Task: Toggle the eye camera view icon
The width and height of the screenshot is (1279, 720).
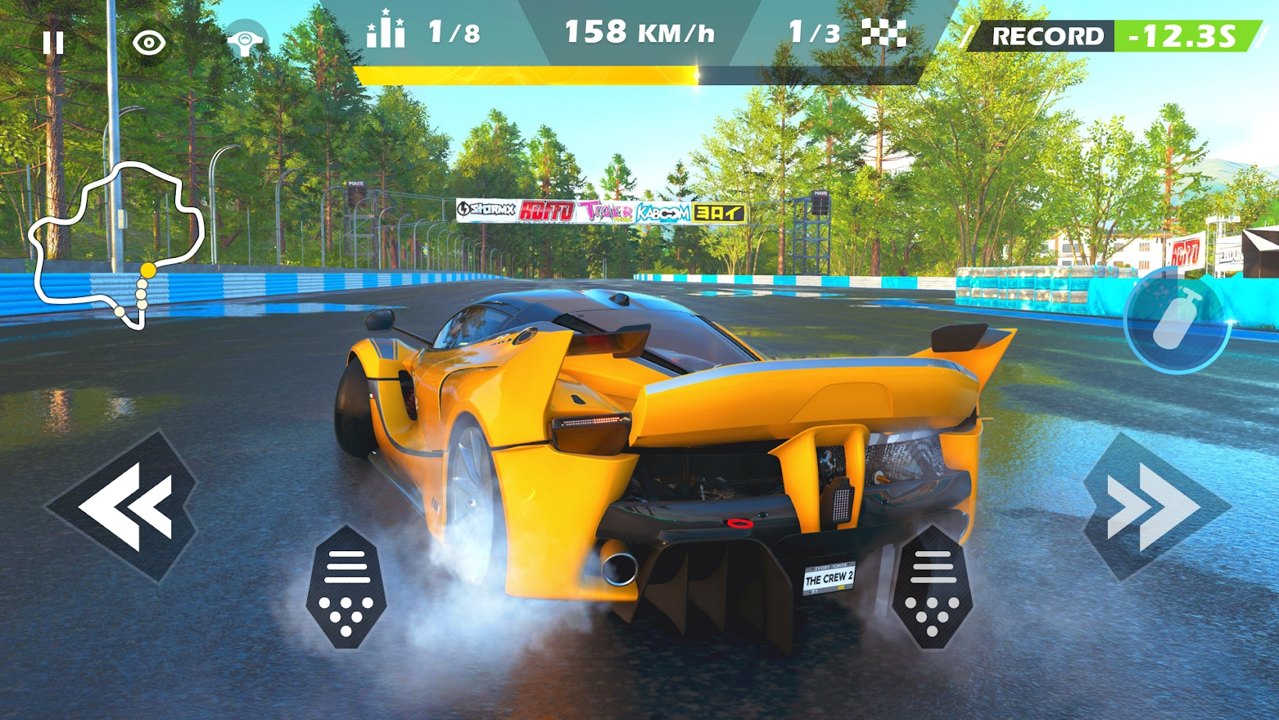Action: [149, 42]
